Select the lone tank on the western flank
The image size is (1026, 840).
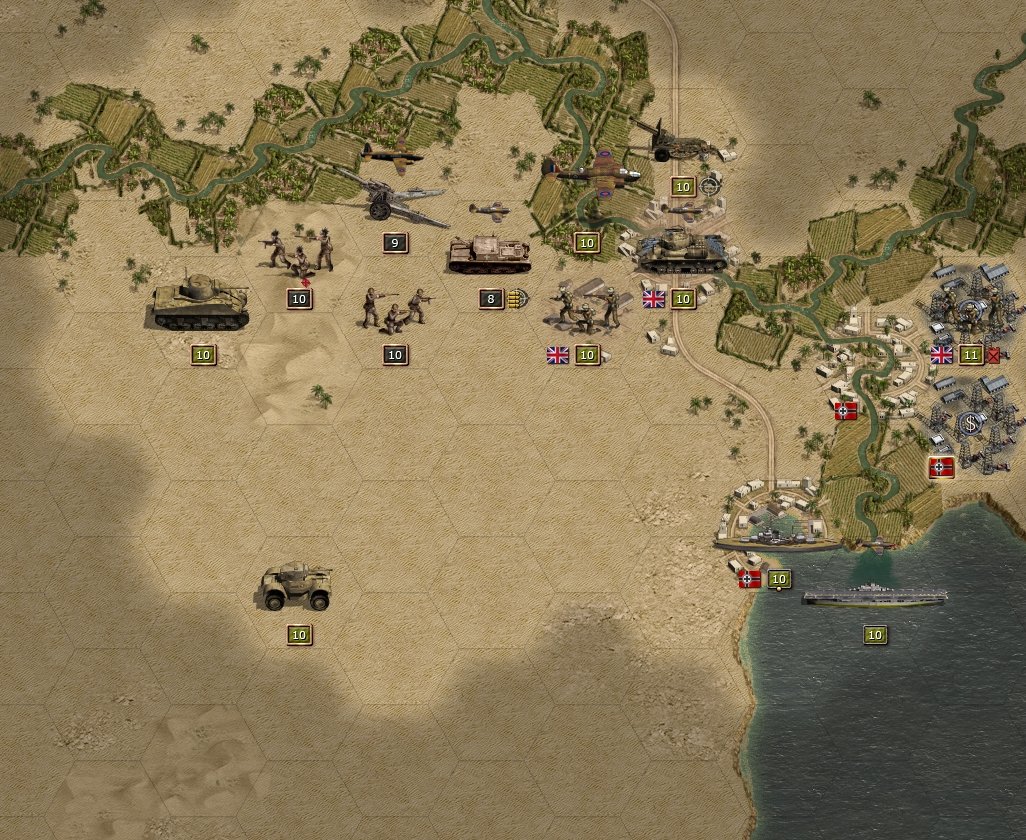coord(201,301)
